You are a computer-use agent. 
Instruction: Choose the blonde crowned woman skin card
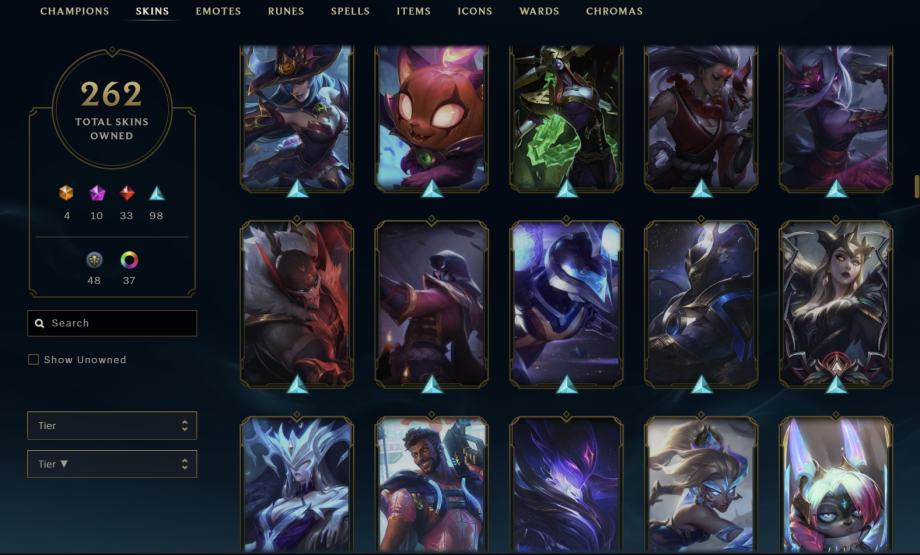836,302
